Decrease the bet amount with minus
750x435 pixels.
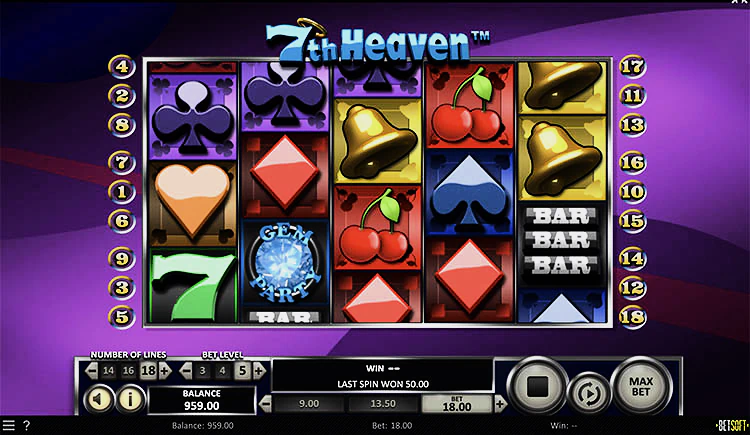(265, 404)
